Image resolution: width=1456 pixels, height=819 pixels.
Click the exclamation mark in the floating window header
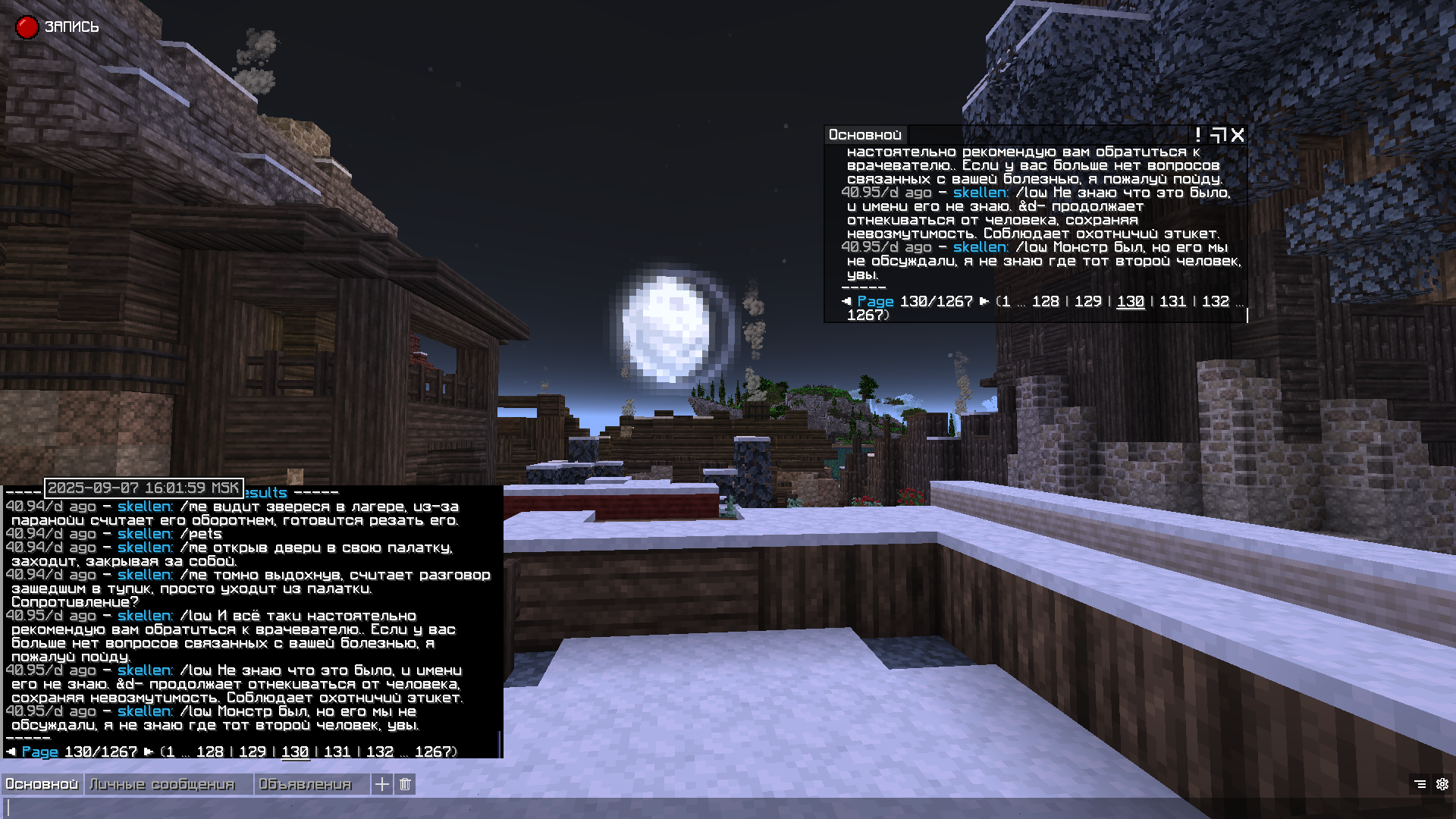coord(1198,135)
